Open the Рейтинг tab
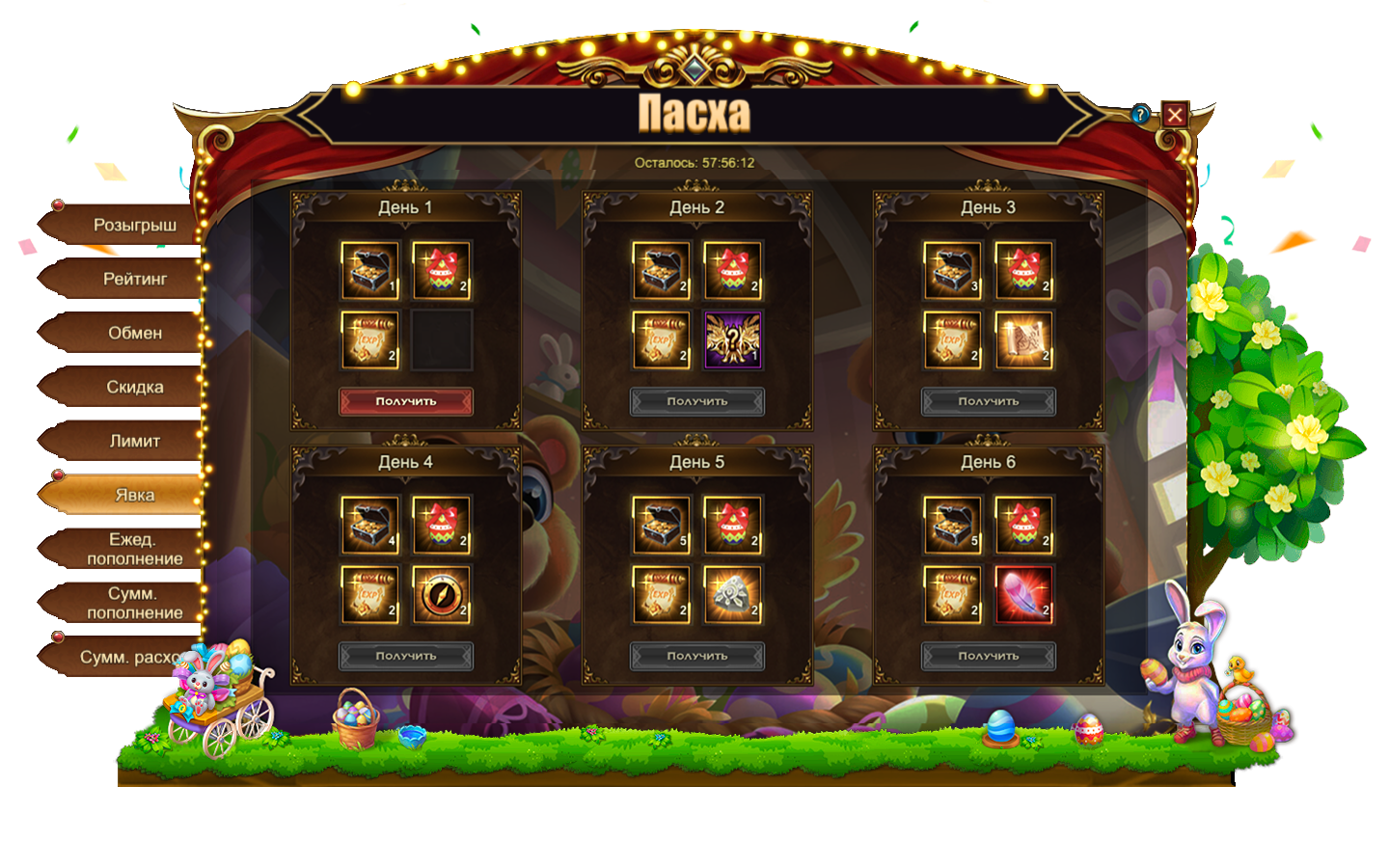 click(134, 280)
